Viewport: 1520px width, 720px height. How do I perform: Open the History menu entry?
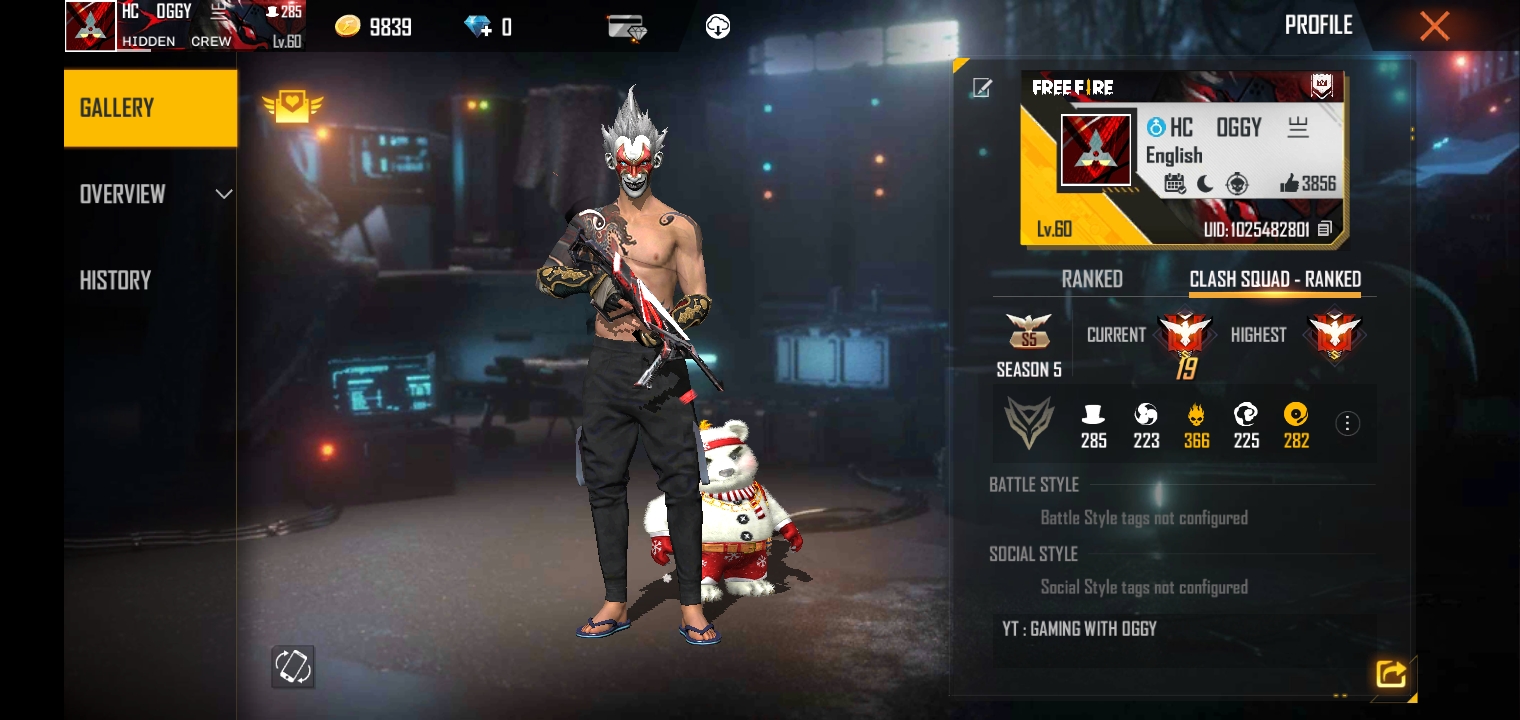coord(116,280)
